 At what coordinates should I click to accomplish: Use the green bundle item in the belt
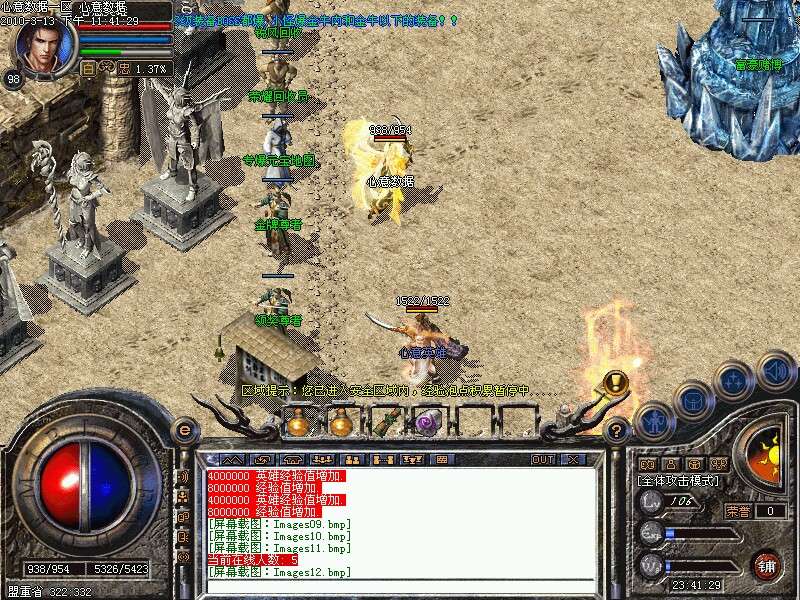385,423
